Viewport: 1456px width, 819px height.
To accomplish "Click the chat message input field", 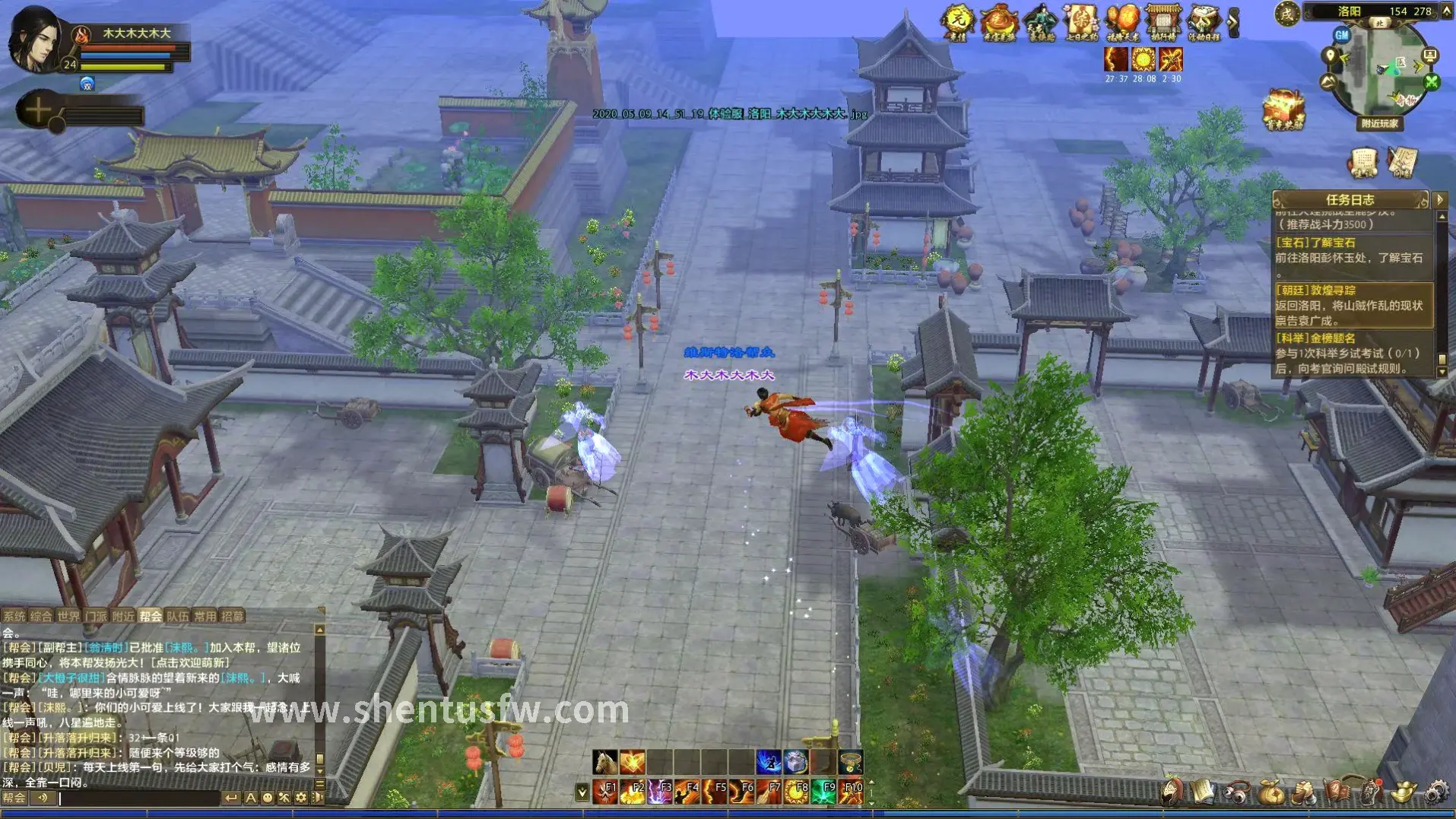I will 137,798.
